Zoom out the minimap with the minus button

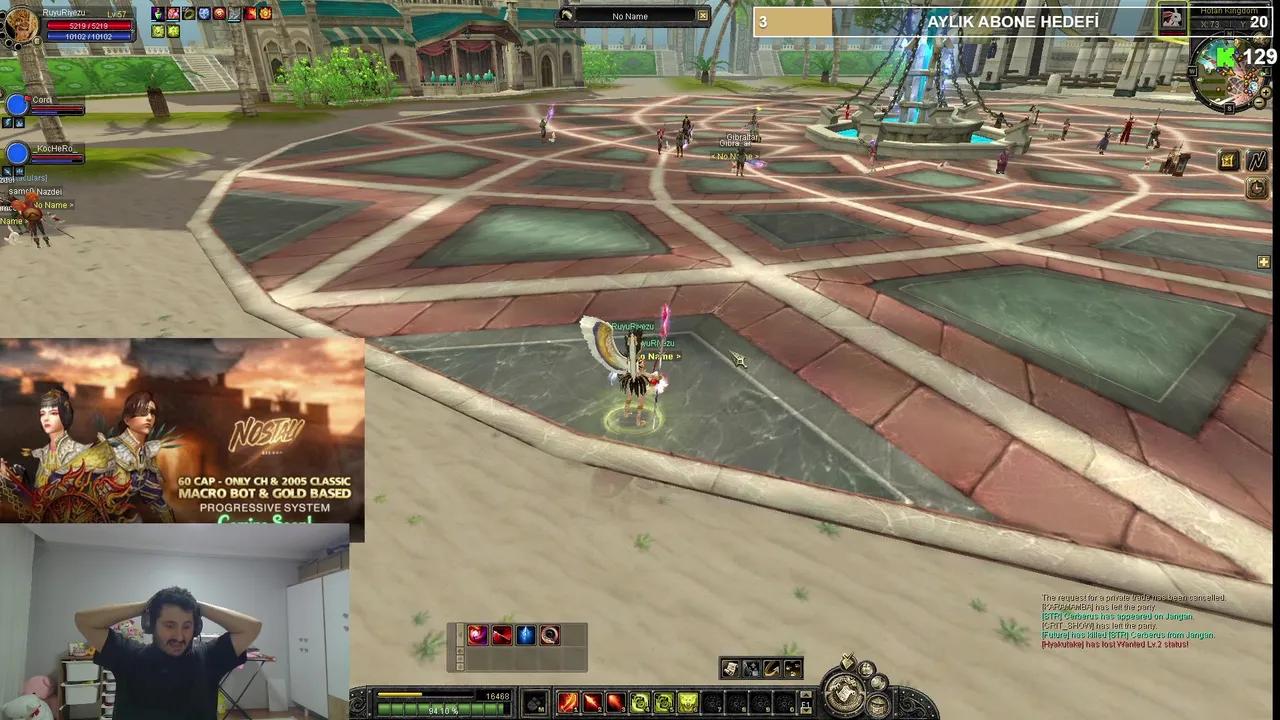coord(1259,102)
